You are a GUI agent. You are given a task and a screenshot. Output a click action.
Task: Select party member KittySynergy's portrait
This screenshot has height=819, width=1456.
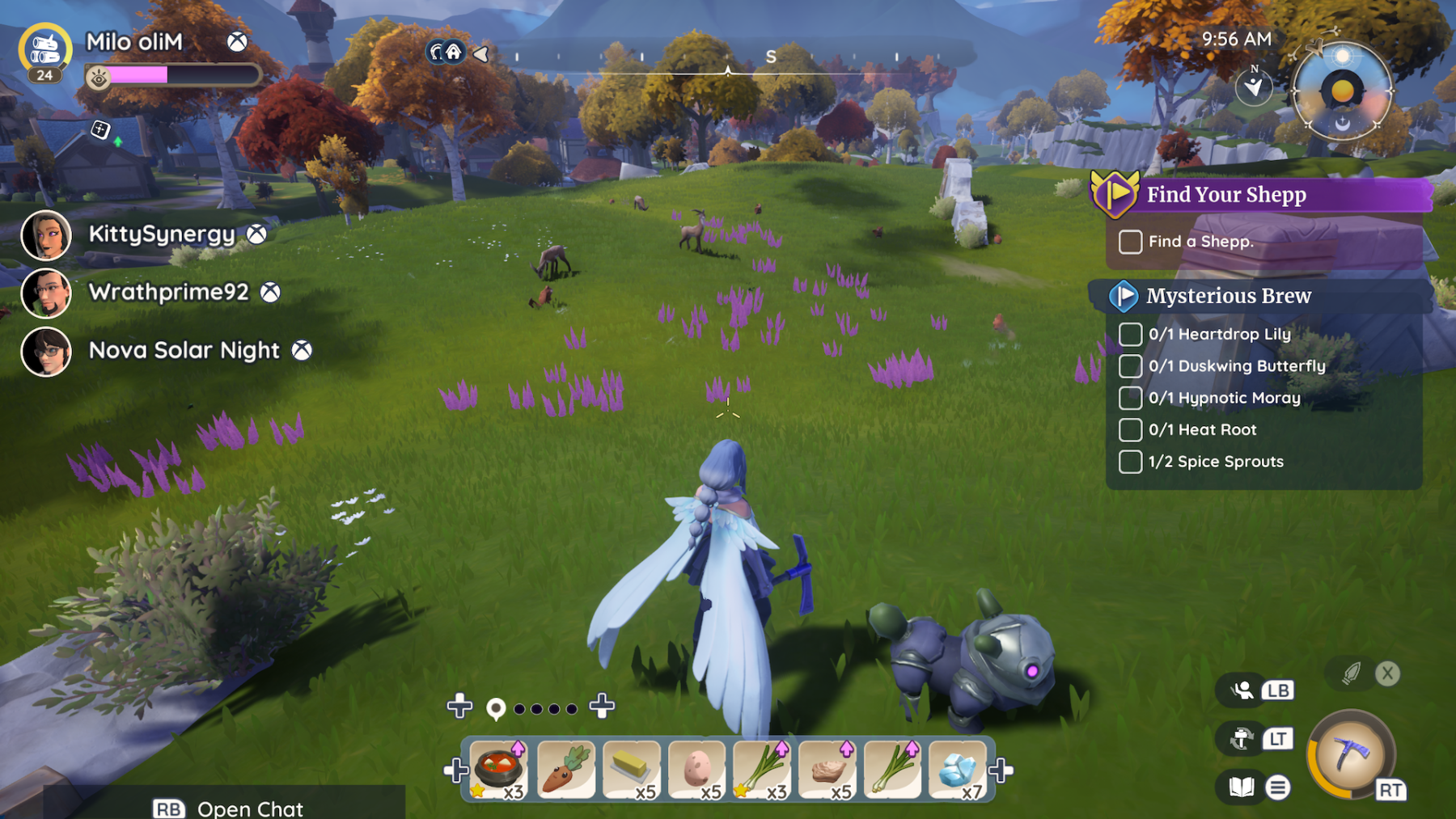tap(46, 235)
